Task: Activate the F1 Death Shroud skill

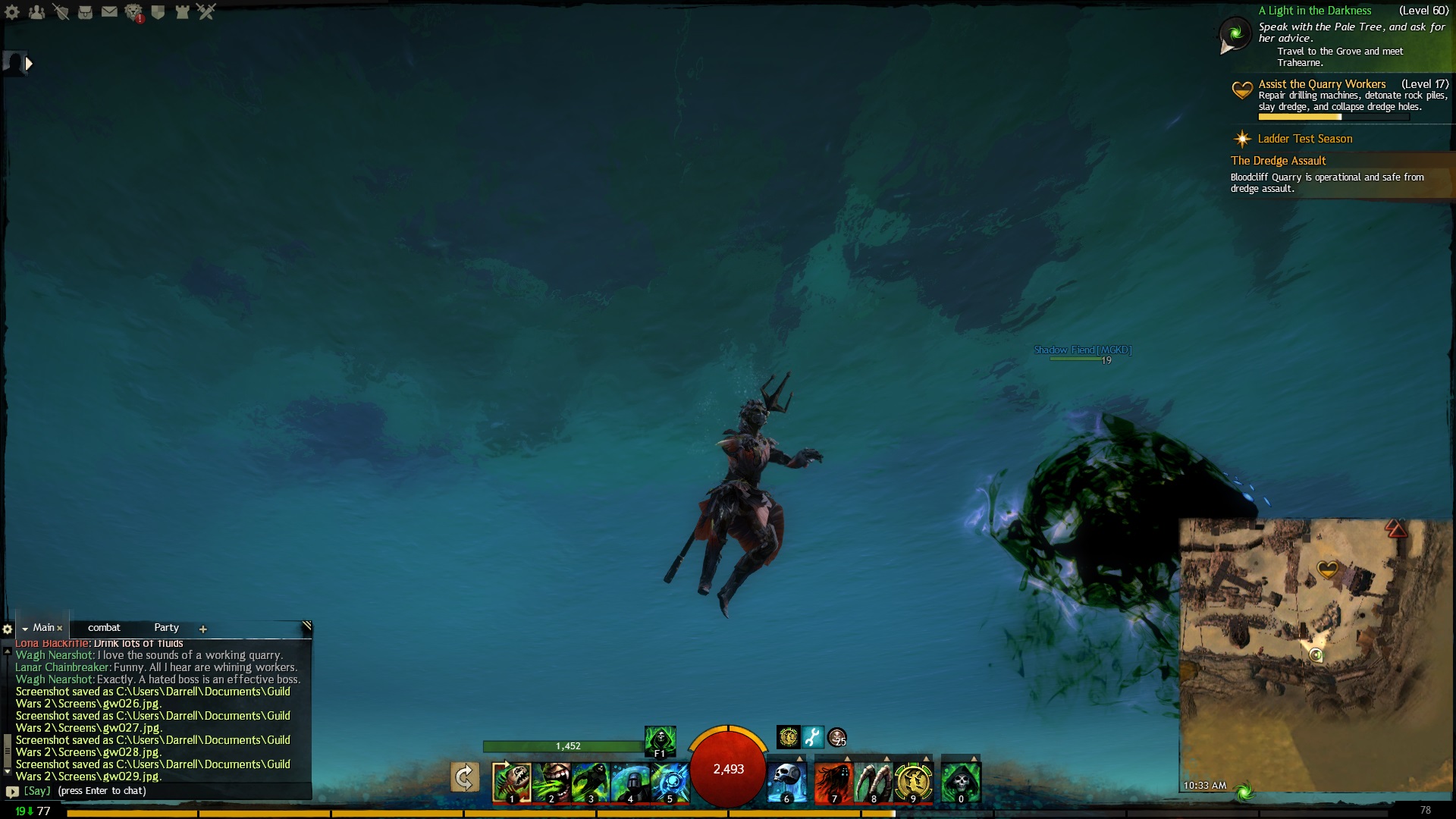Action: click(660, 740)
